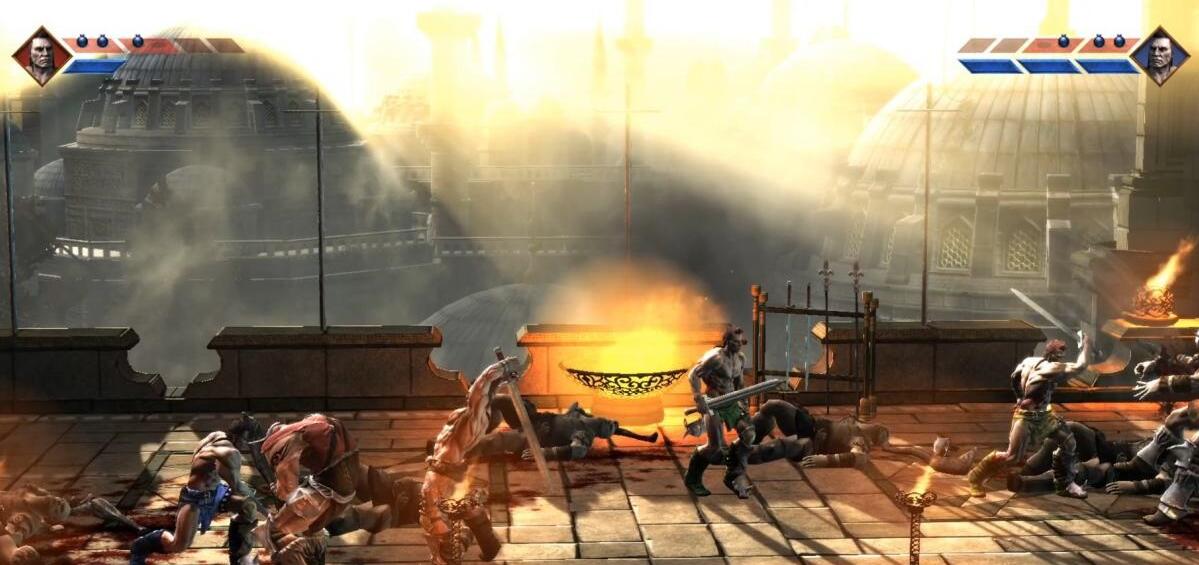Viewport: 1199px width, 565px height.
Task: Select the blue-backed player portrait
Action: click(x=1160, y=56)
